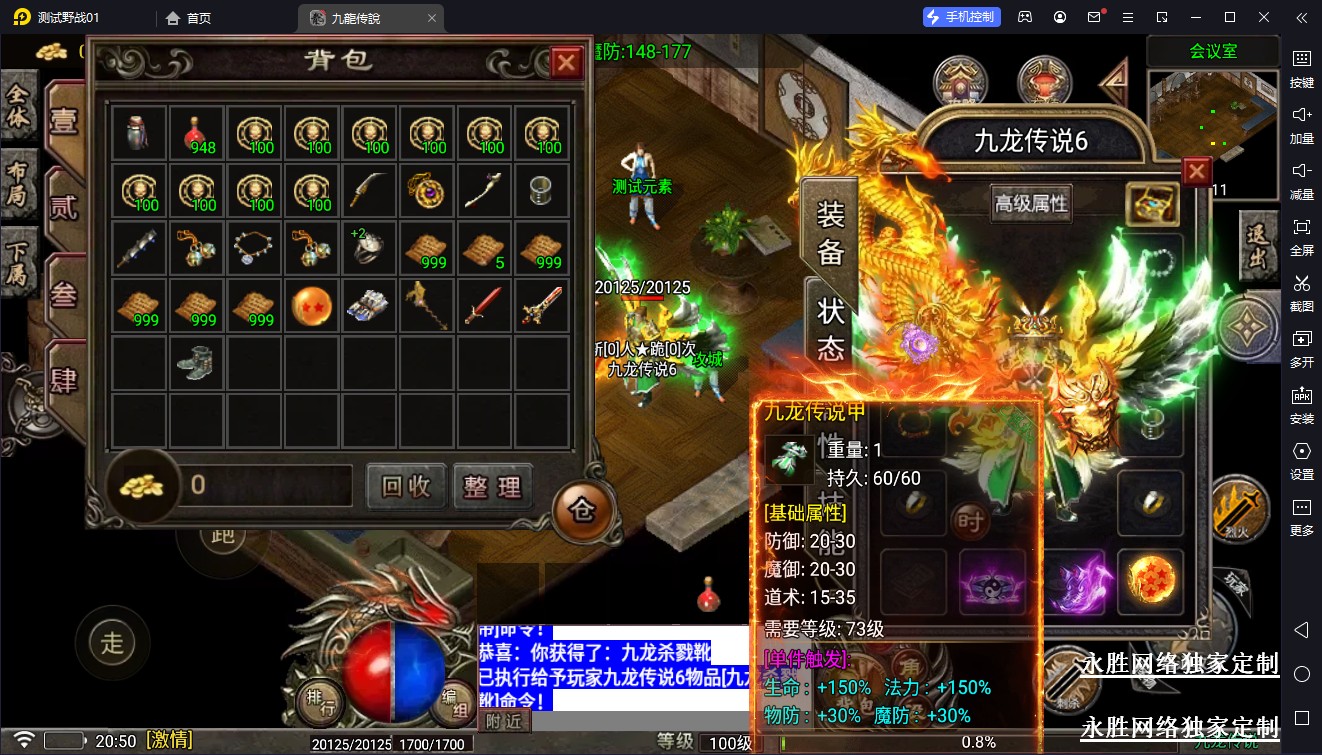Viewport: 1322px width, 755px height.
Task: Open the 状态 status tab
Action: (x=831, y=328)
